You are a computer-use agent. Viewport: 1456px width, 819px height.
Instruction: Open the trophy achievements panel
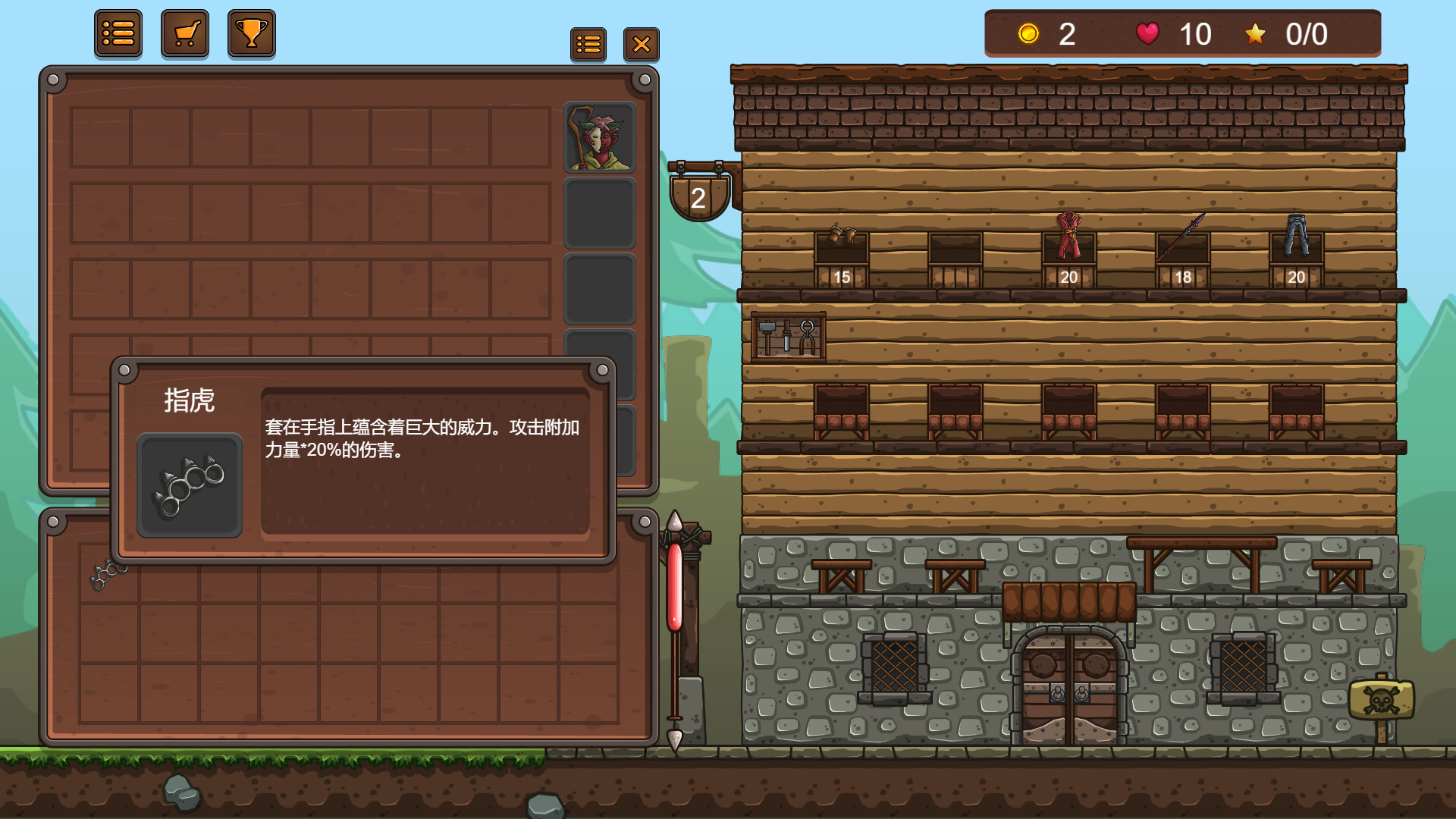point(251,33)
